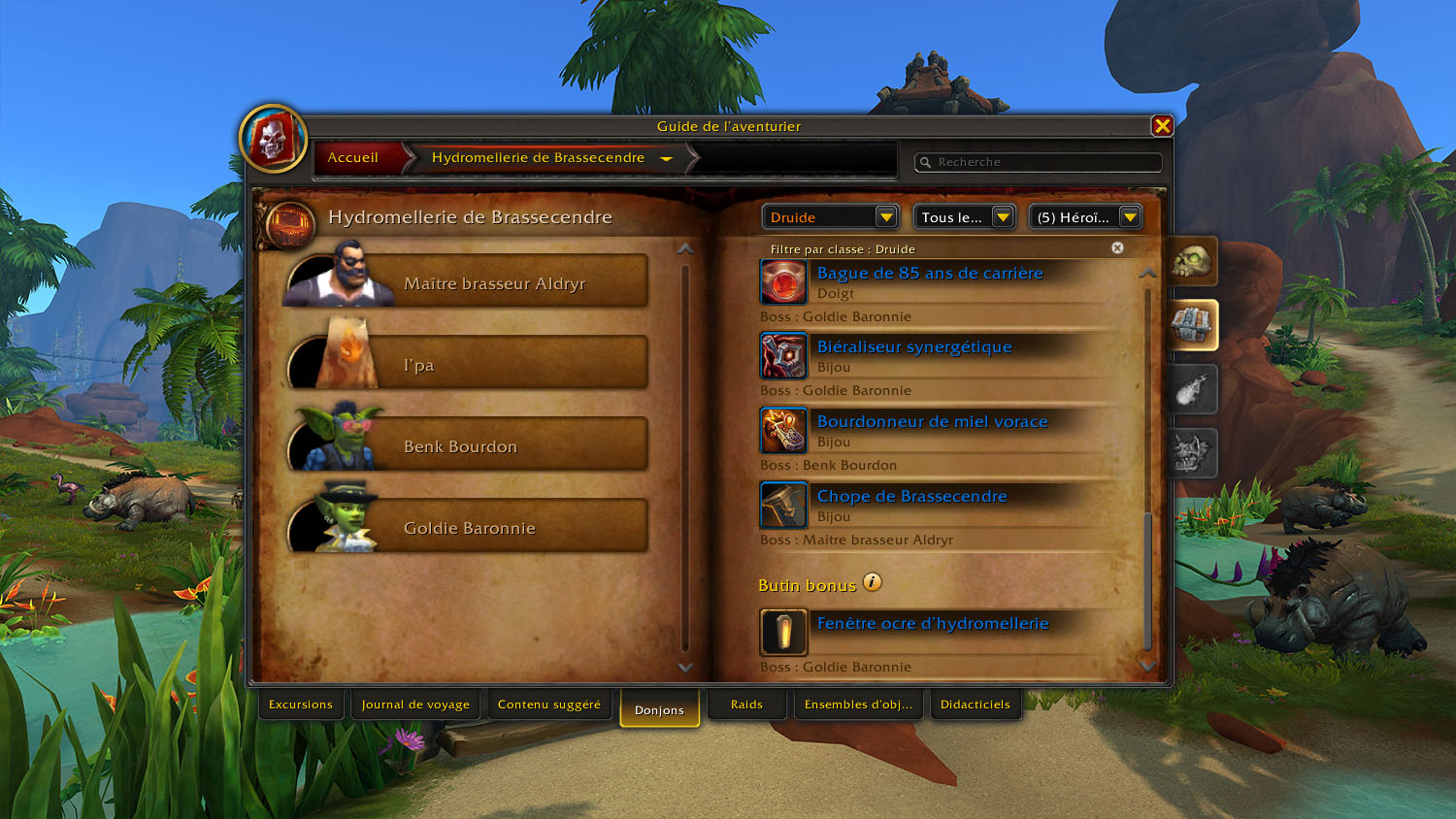Screen dimensions: 1456x819
Task: Close the Guide de l'aventurier window
Action: click(1162, 126)
